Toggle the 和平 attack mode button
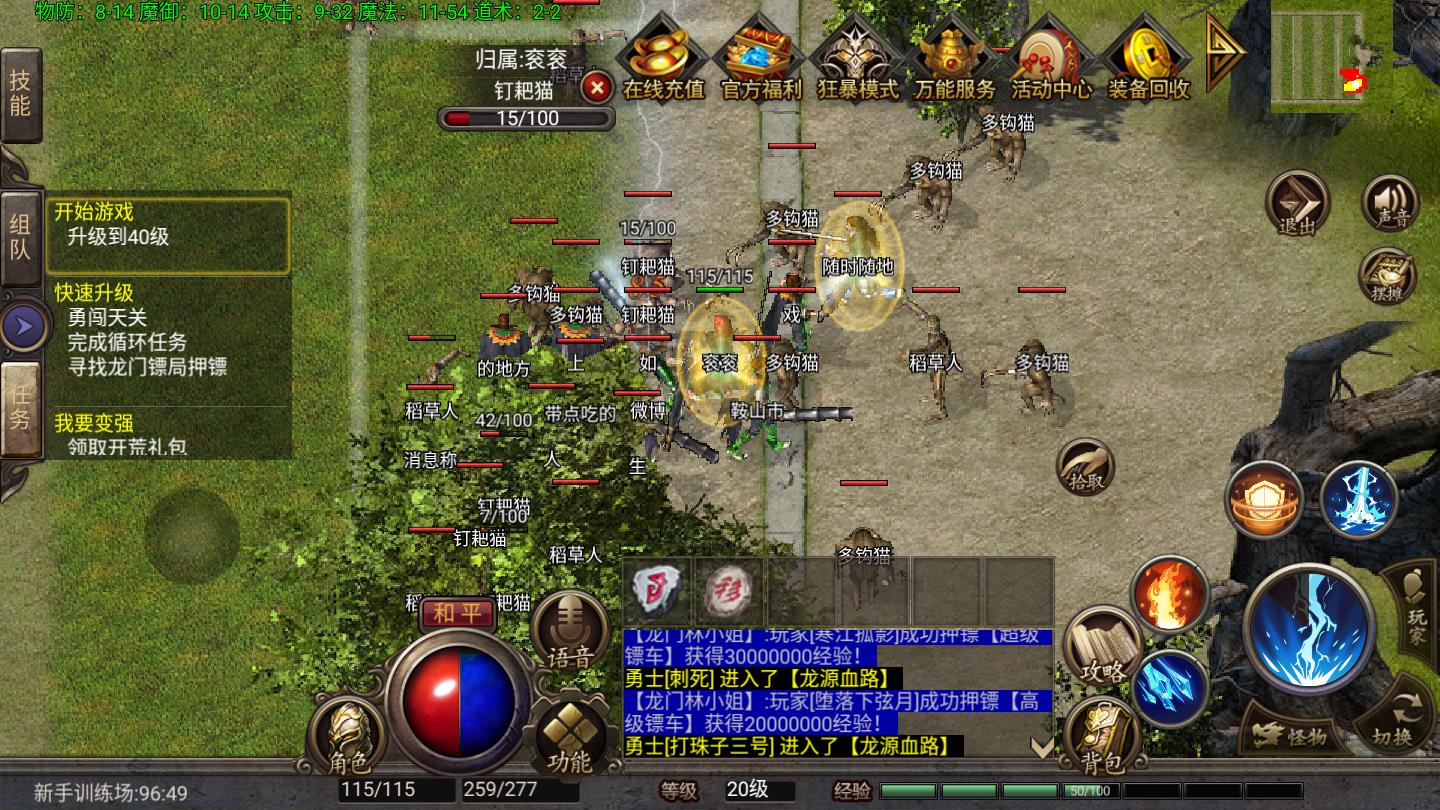 click(457, 613)
